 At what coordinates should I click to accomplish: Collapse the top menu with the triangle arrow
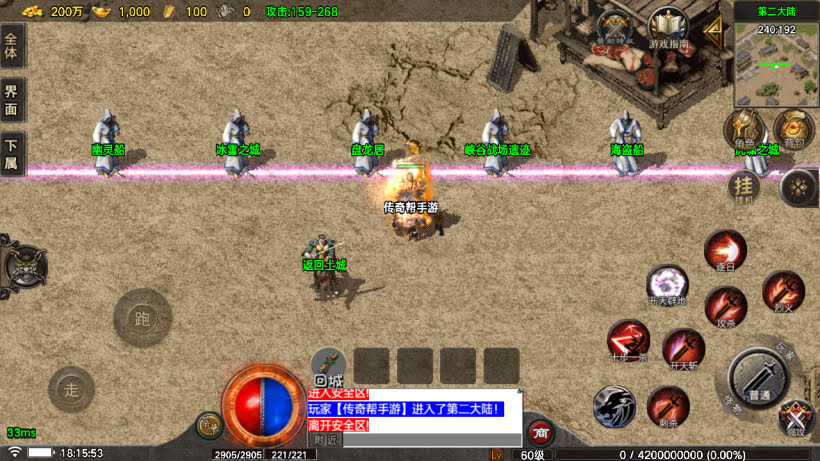pyautogui.click(x=713, y=29)
